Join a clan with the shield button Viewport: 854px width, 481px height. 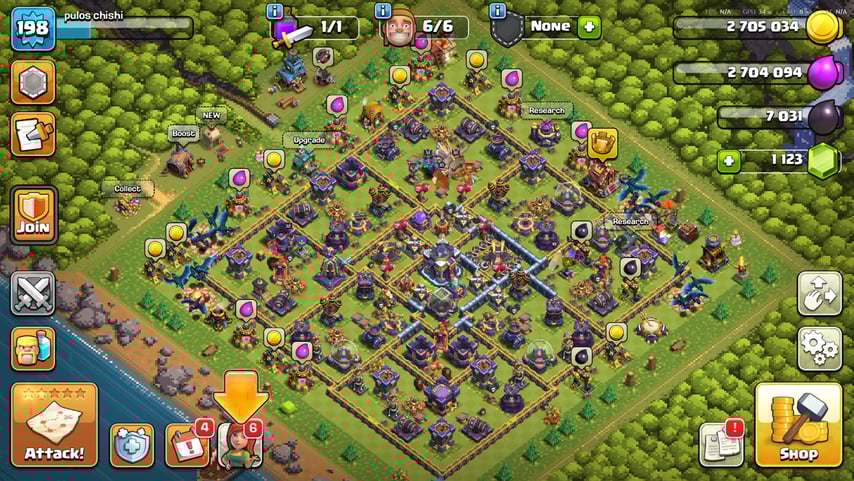point(32,215)
